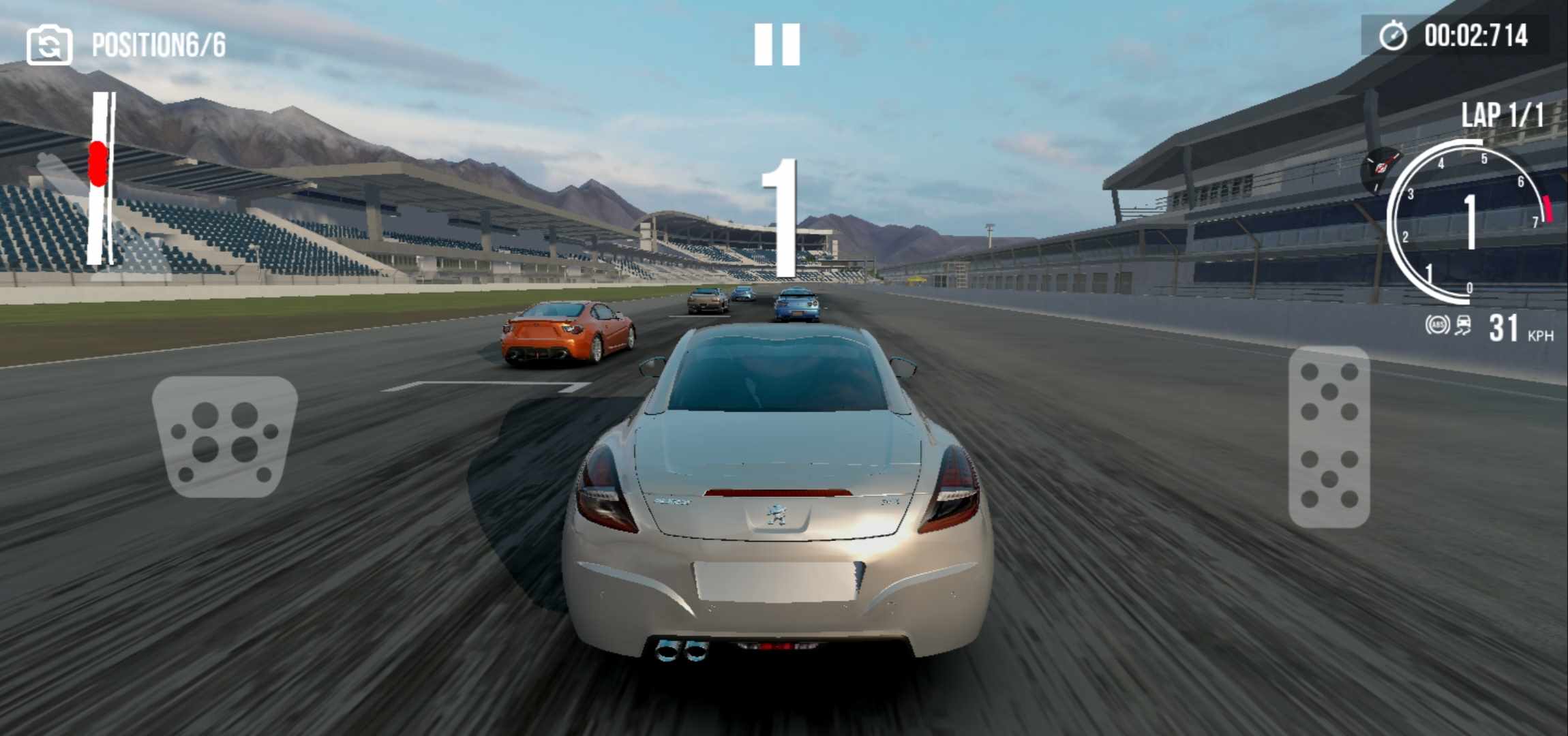Screen dimensions: 1568x736
Task: Toggle the ABS assist icon
Action: 1437,325
